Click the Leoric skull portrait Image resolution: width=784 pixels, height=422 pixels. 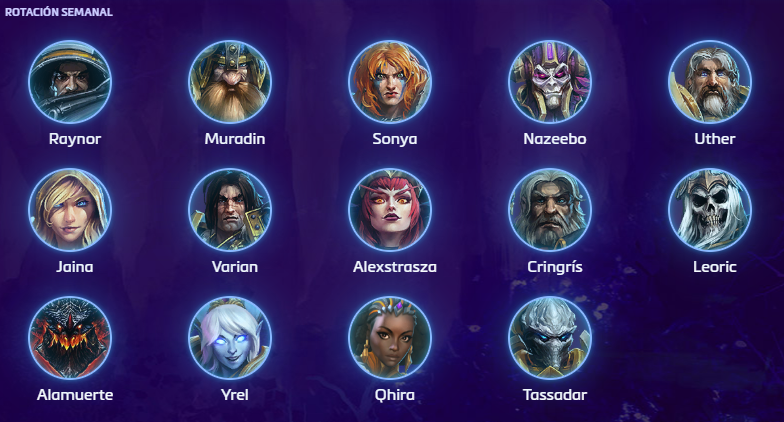tap(710, 209)
